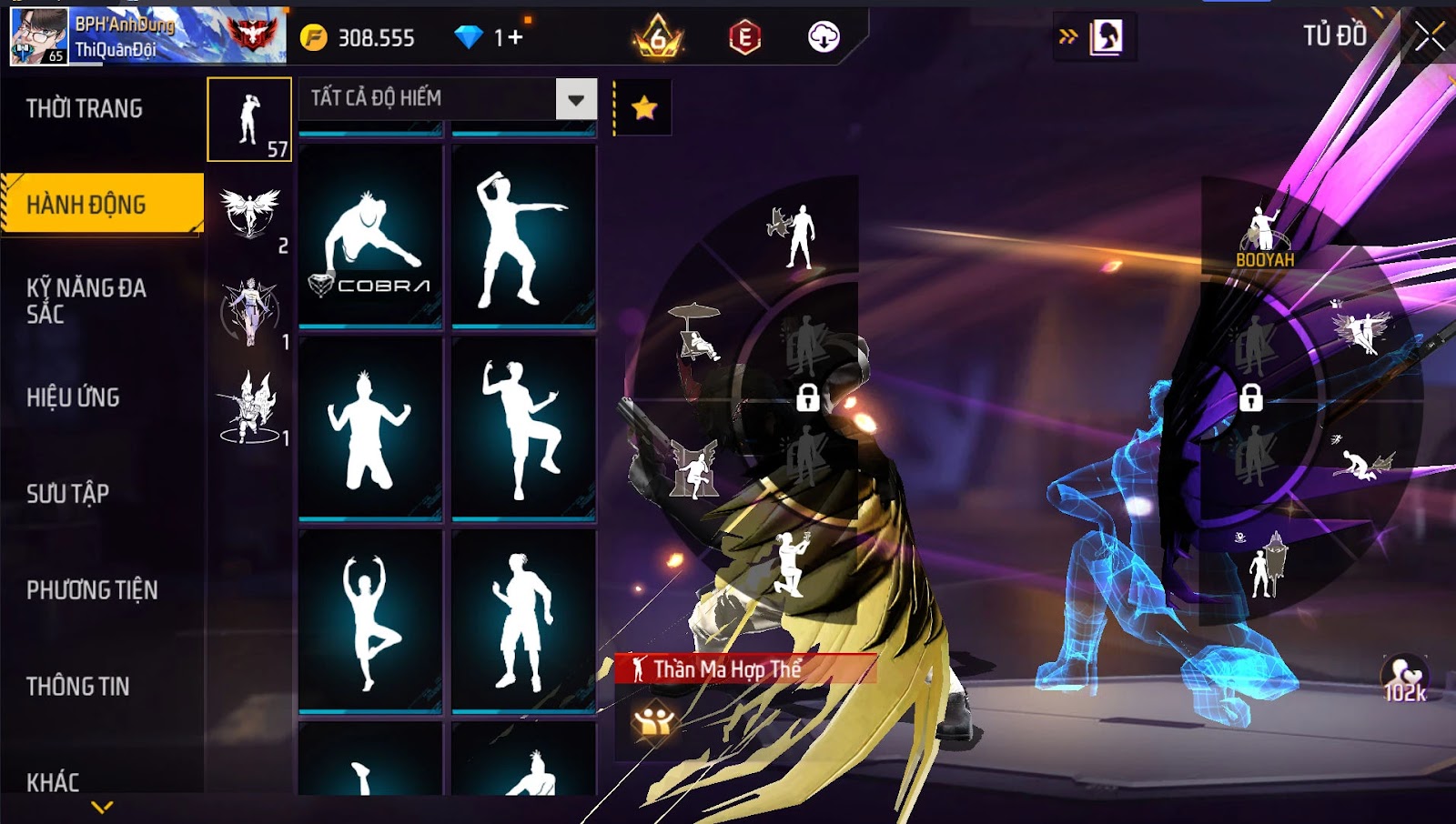
Task: Tap the heart like counter 102k
Action: click(1404, 679)
